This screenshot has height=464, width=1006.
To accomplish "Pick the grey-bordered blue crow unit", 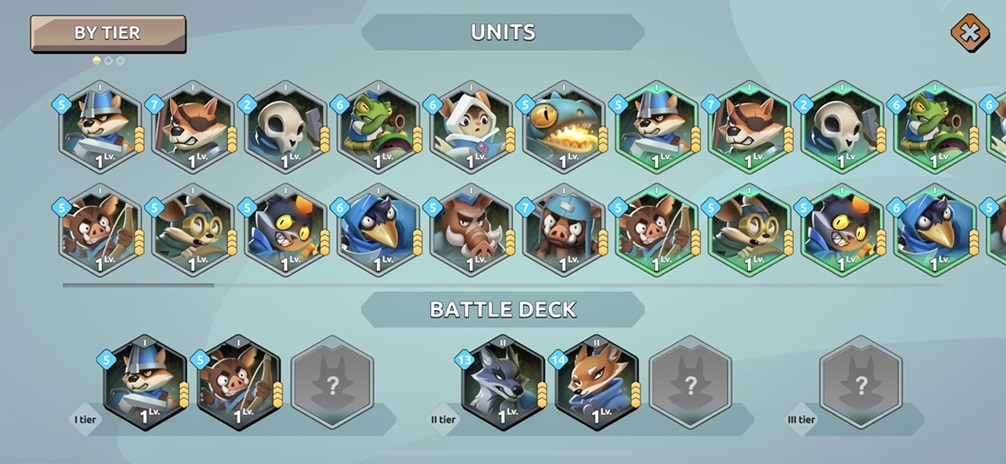I will tap(378, 231).
